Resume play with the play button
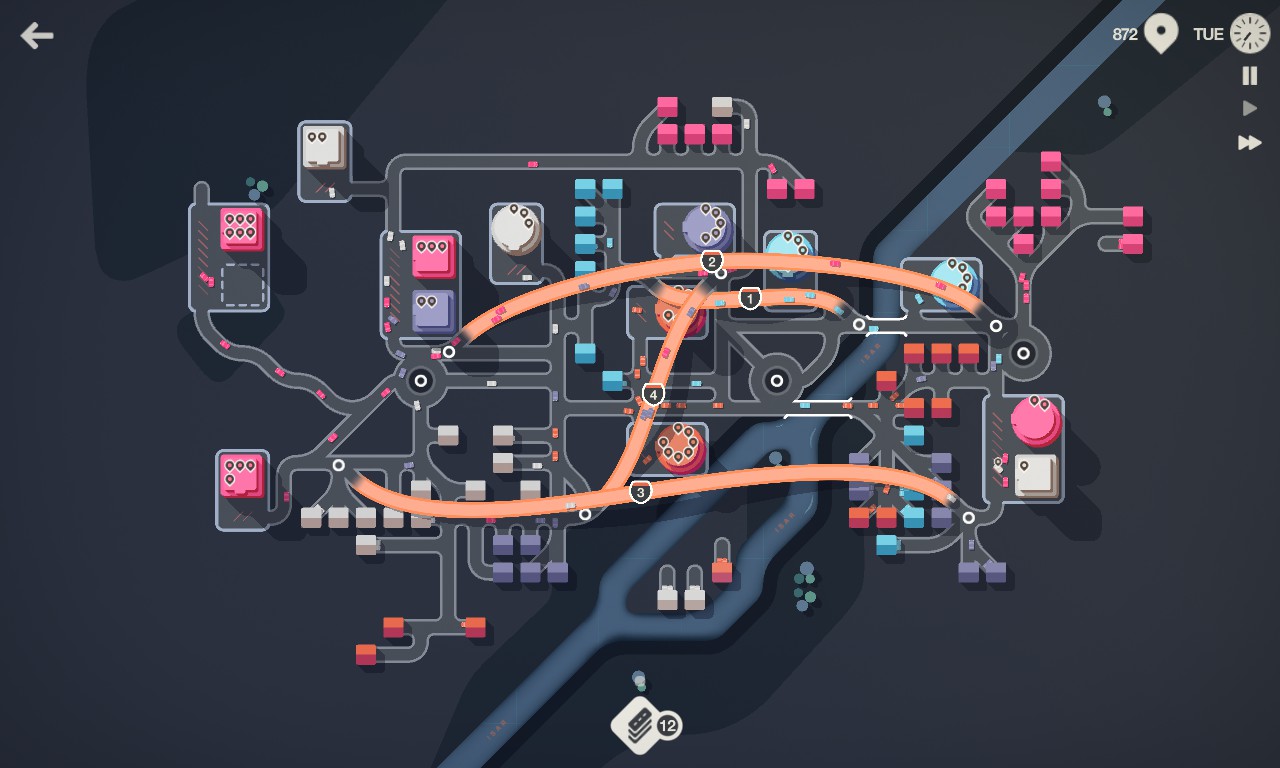Viewport: 1280px width, 768px height. coord(1250,107)
